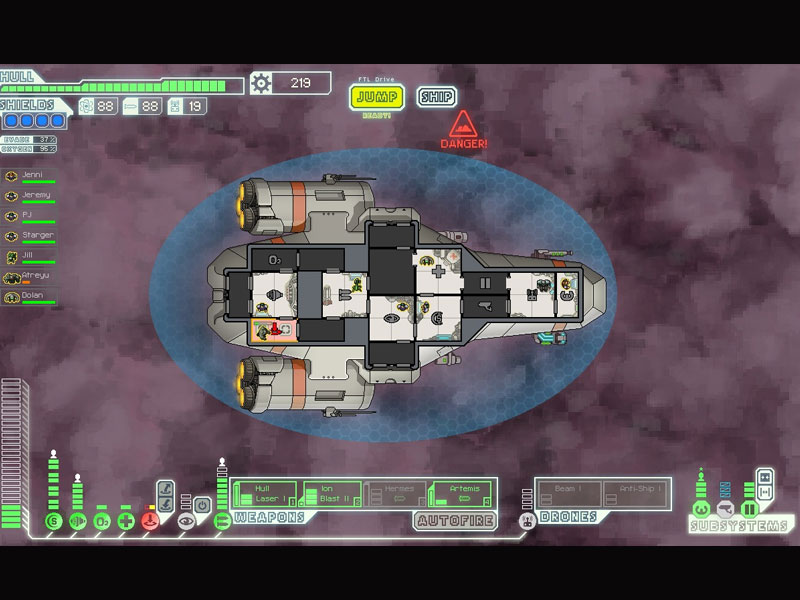This screenshot has height=600, width=800.
Task: Select crew member Jenni
Action: [x=30, y=175]
